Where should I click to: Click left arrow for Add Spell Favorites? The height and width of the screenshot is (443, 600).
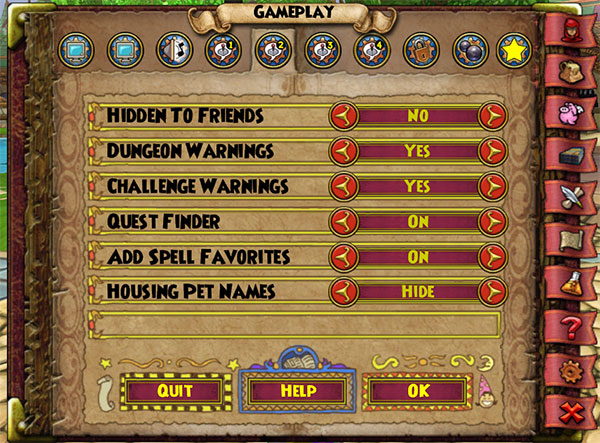[344, 257]
